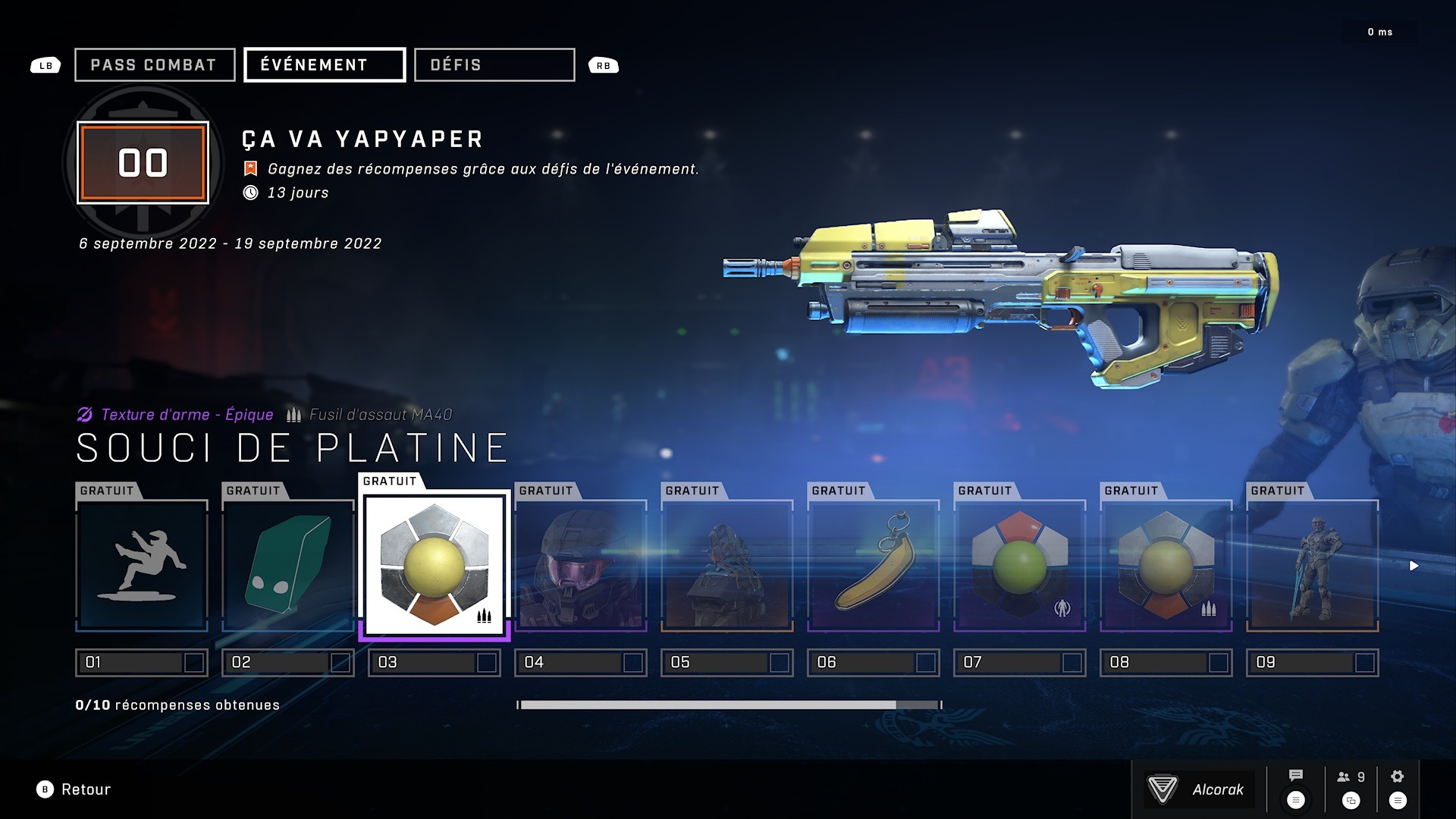Viewport: 1456px width, 819px height.
Task: Choose the tier 08 yellow weapon coating
Action: (x=1166, y=566)
